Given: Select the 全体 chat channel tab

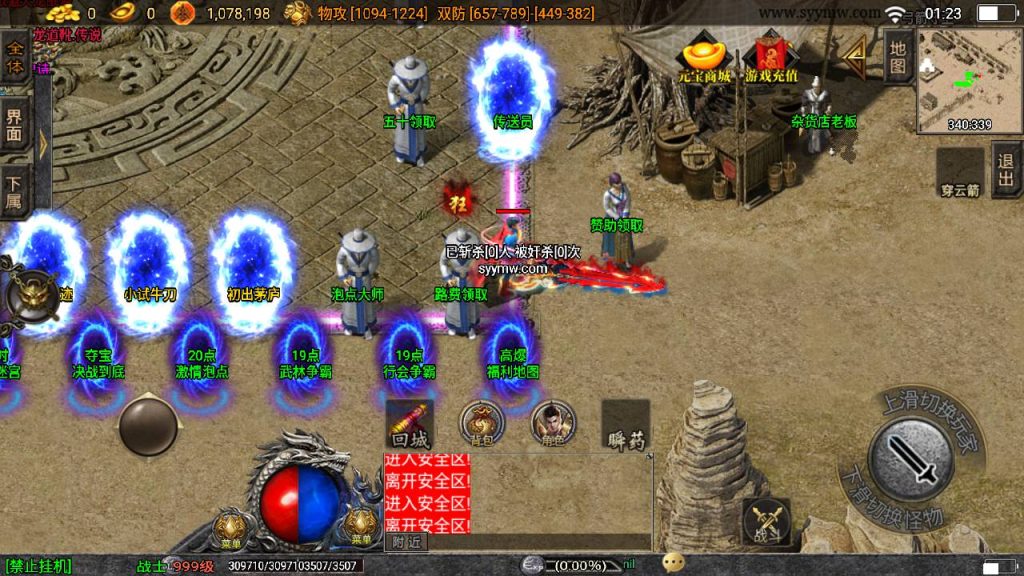Looking at the screenshot, I should point(16,56).
